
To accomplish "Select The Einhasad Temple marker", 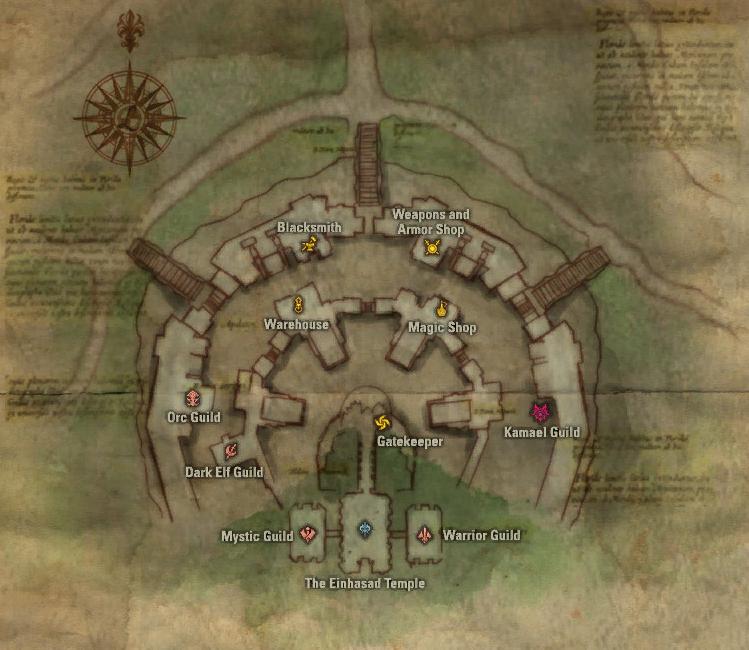I will 365,528.
